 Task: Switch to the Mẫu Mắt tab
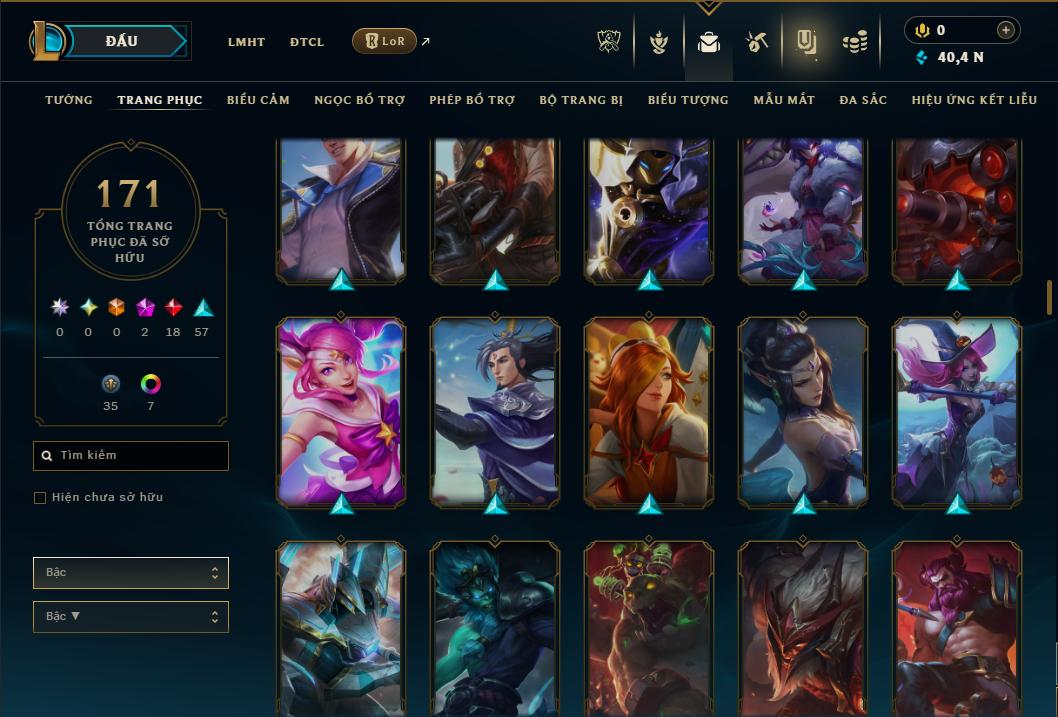[x=784, y=100]
